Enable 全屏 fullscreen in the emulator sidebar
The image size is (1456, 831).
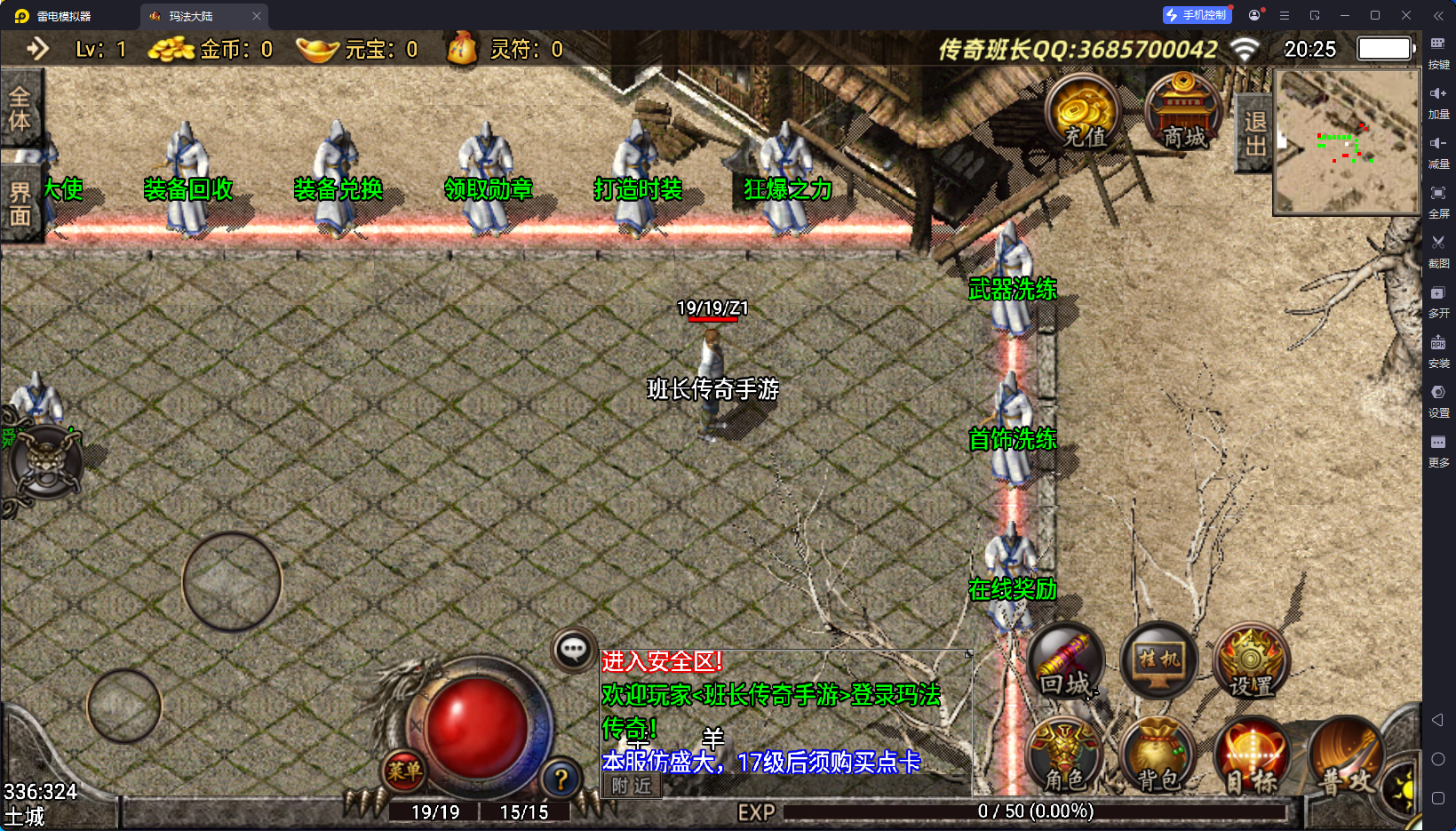(1440, 202)
